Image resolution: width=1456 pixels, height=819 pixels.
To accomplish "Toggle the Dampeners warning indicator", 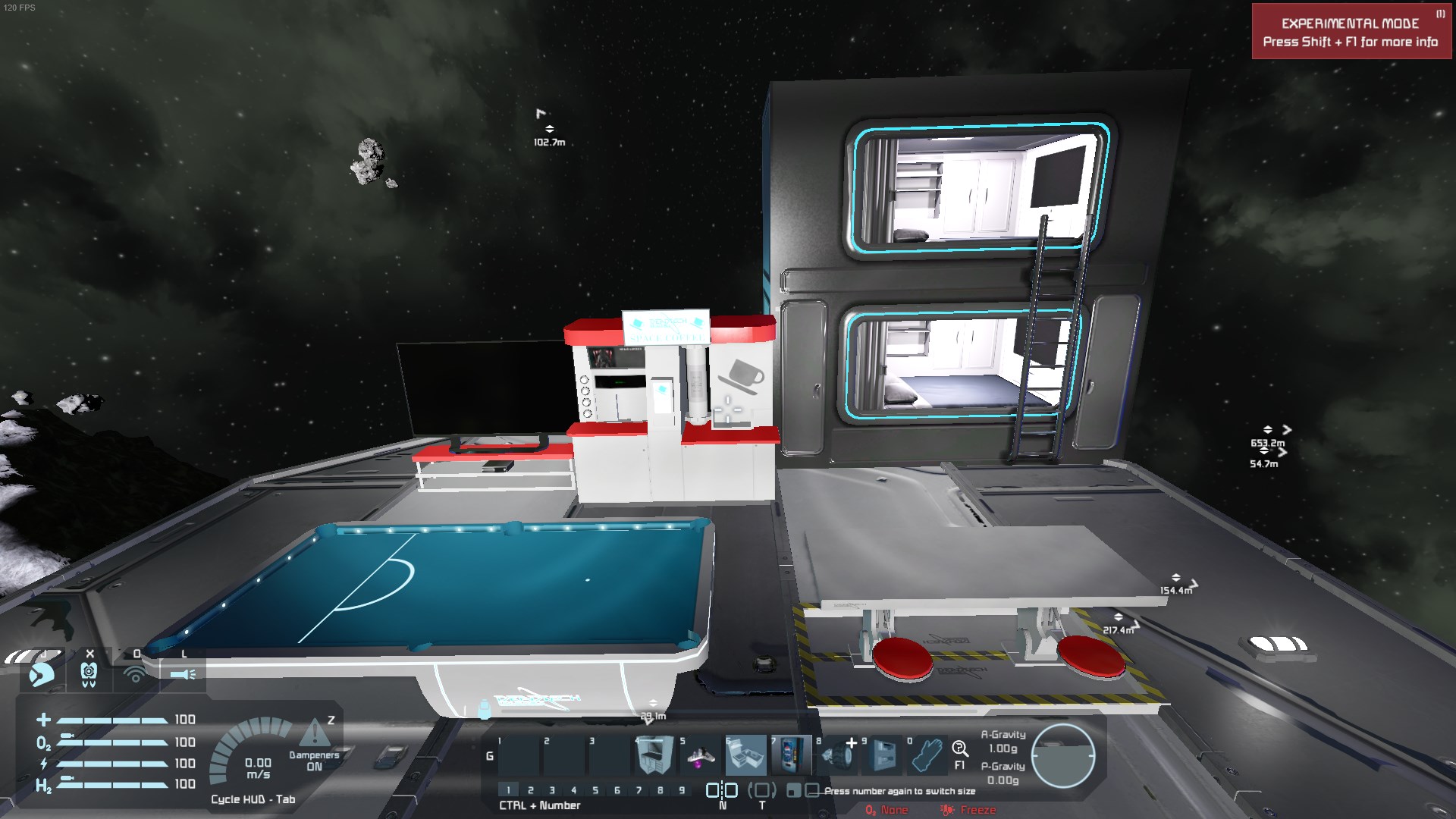I will coord(314,734).
